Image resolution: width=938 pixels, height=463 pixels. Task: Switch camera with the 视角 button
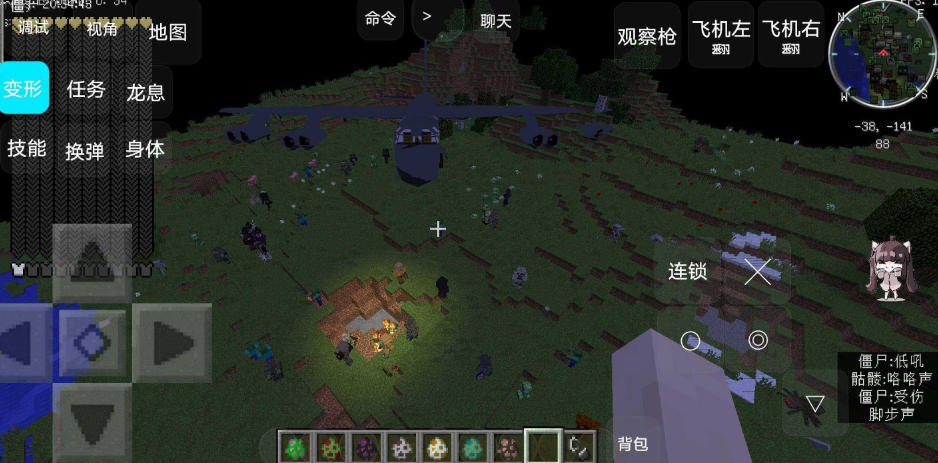[102, 29]
